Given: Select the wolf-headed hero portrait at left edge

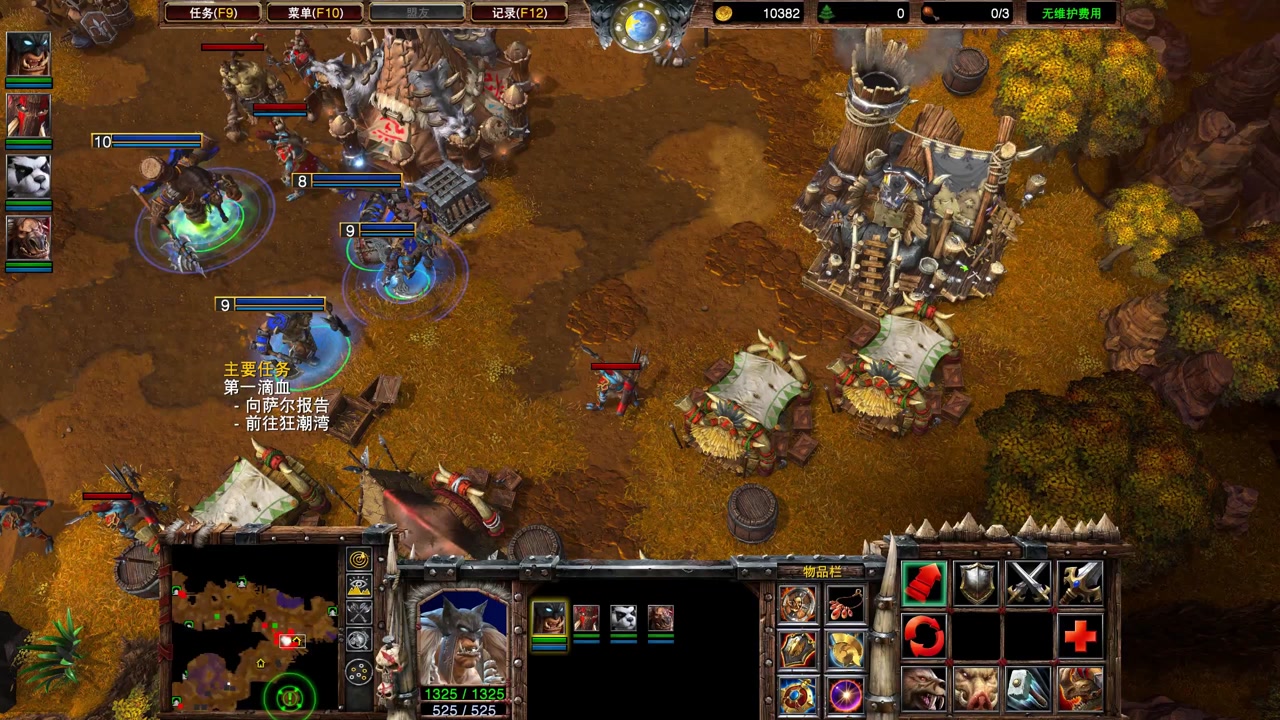Looking at the screenshot, I should pyautogui.click(x=28, y=53).
